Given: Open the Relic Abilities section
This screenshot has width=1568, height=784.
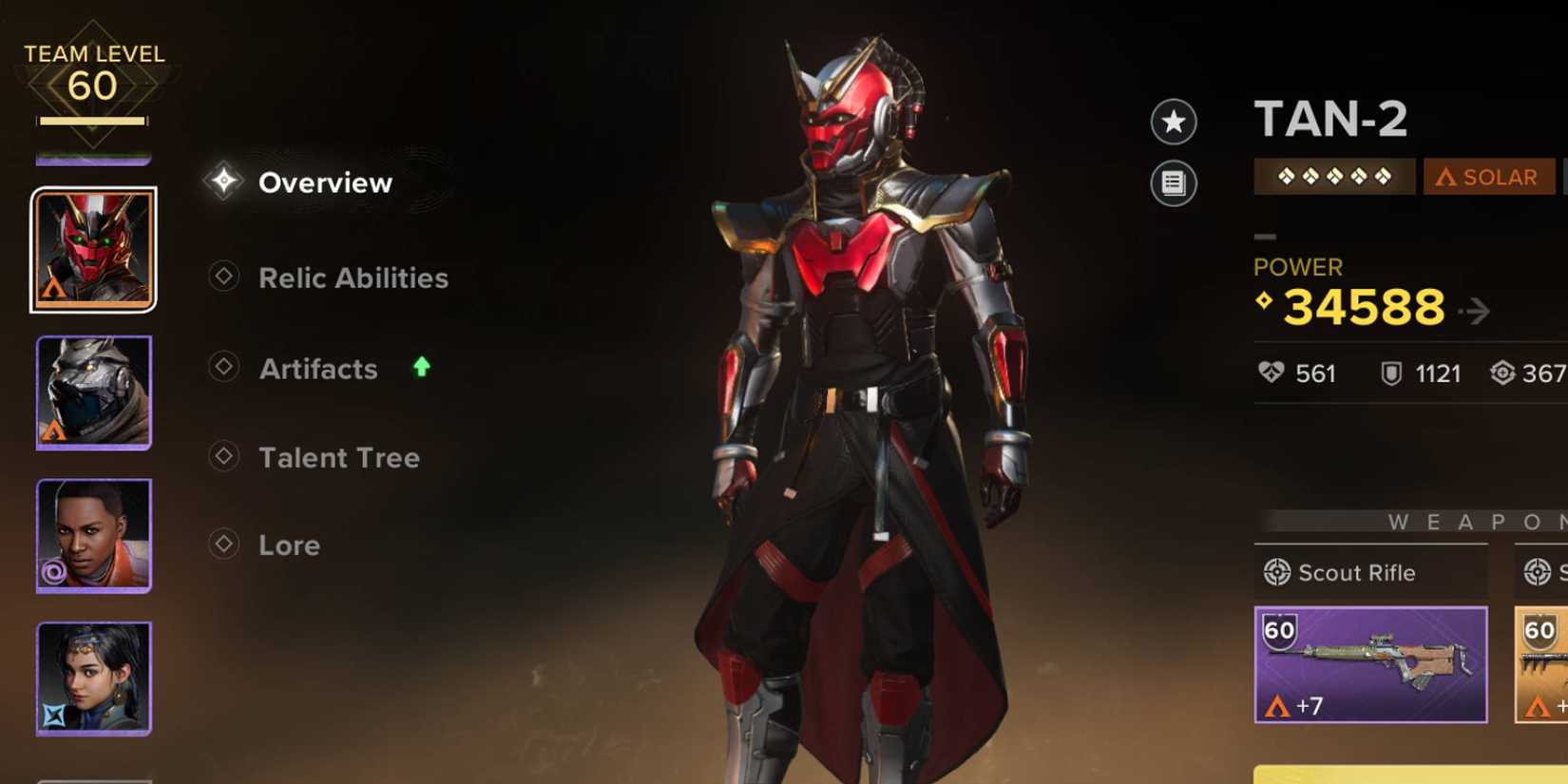Looking at the screenshot, I should point(353,277).
